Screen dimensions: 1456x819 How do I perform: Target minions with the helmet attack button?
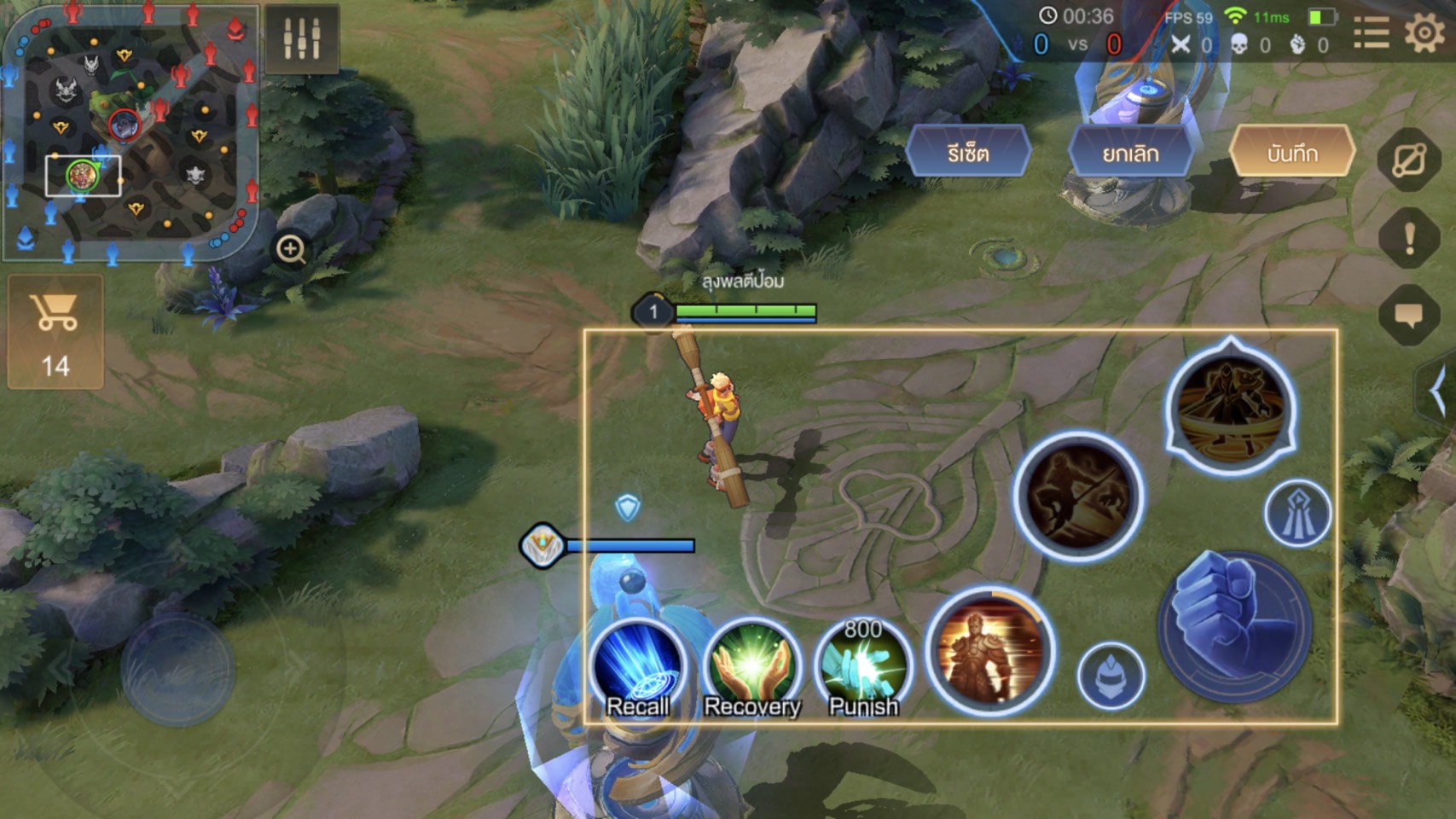1111,676
